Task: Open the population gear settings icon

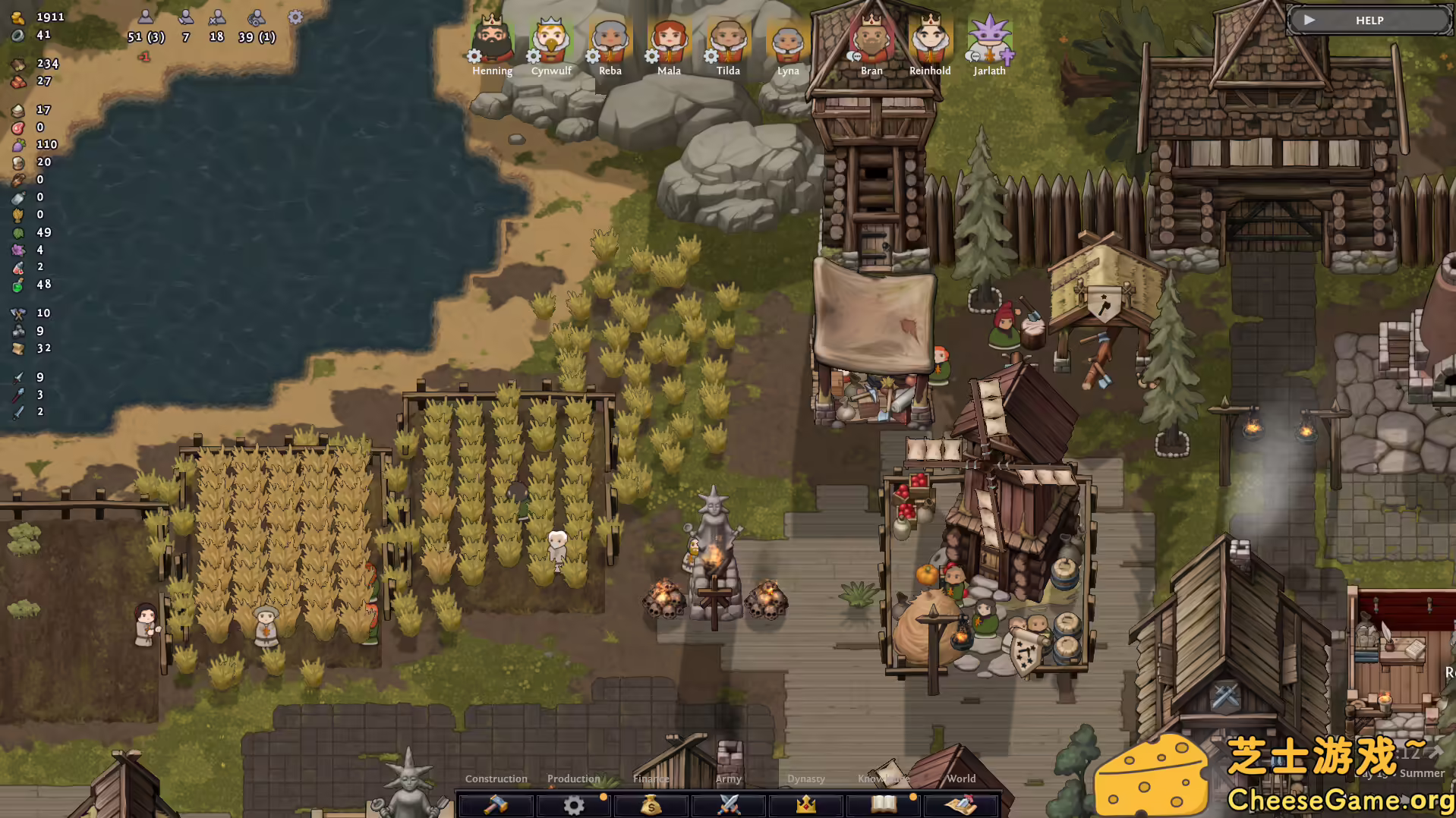Action: click(295, 17)
